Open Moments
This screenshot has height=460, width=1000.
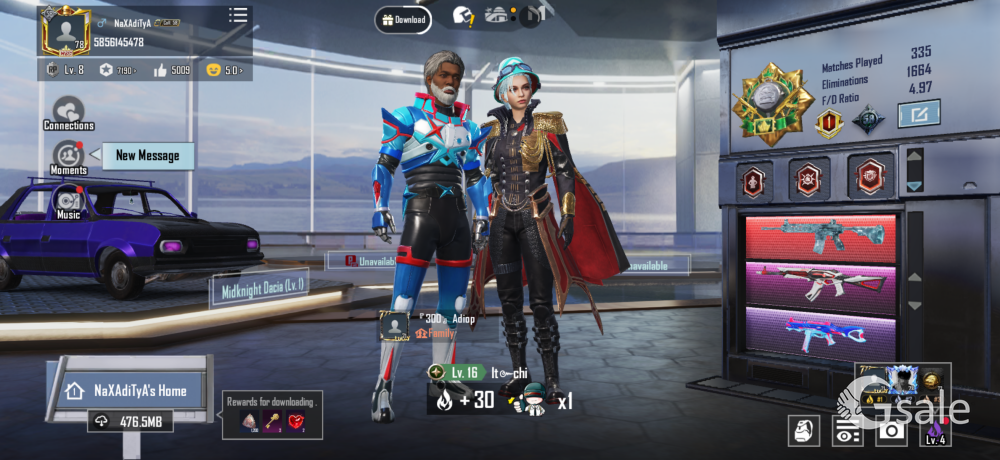(x=68, y=157)
